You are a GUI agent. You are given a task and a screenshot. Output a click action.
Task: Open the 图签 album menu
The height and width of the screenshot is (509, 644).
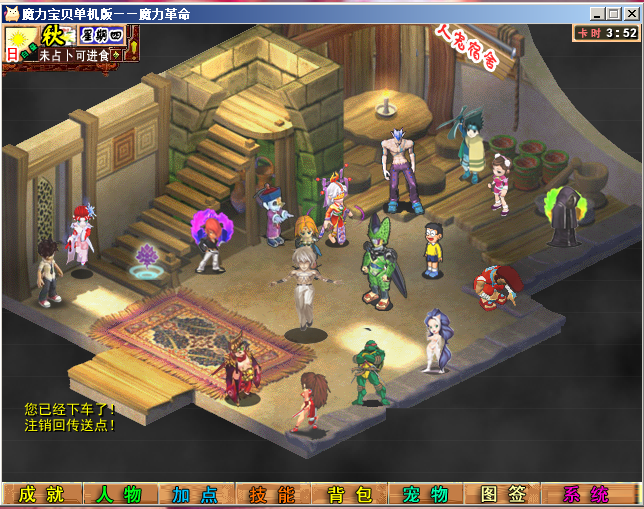pos(502,494)
